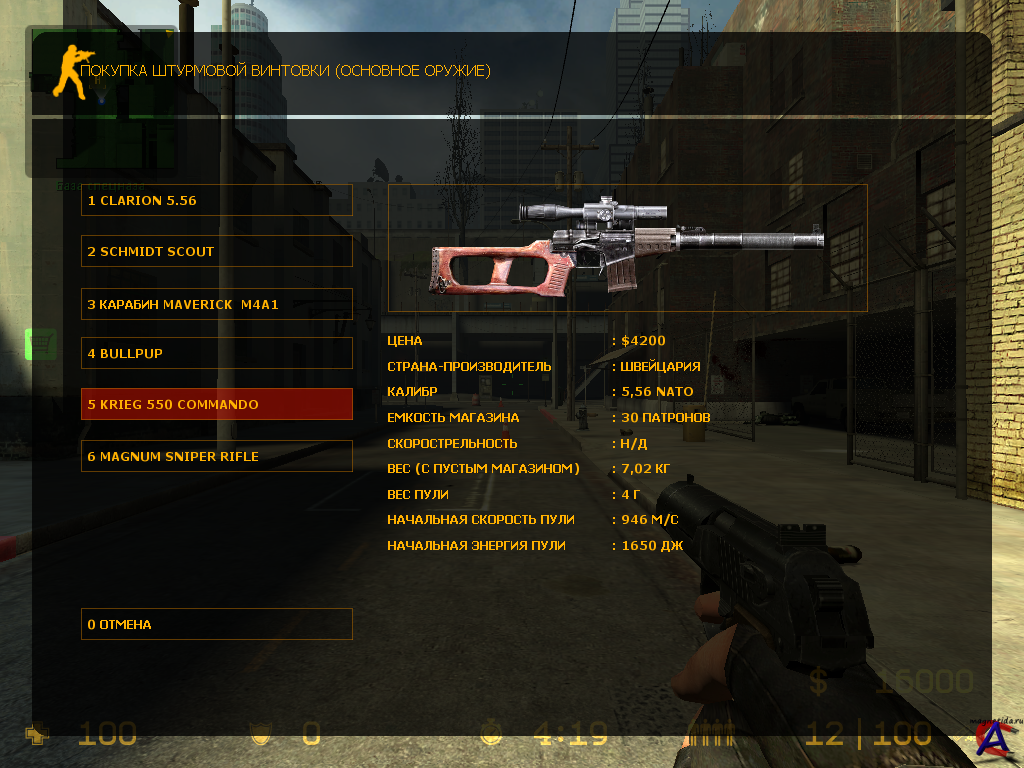The height and width of the screenshot is (768, 1024).
Task: Buy the Maverick M4A1 carbine
Action: pos(216,303)
